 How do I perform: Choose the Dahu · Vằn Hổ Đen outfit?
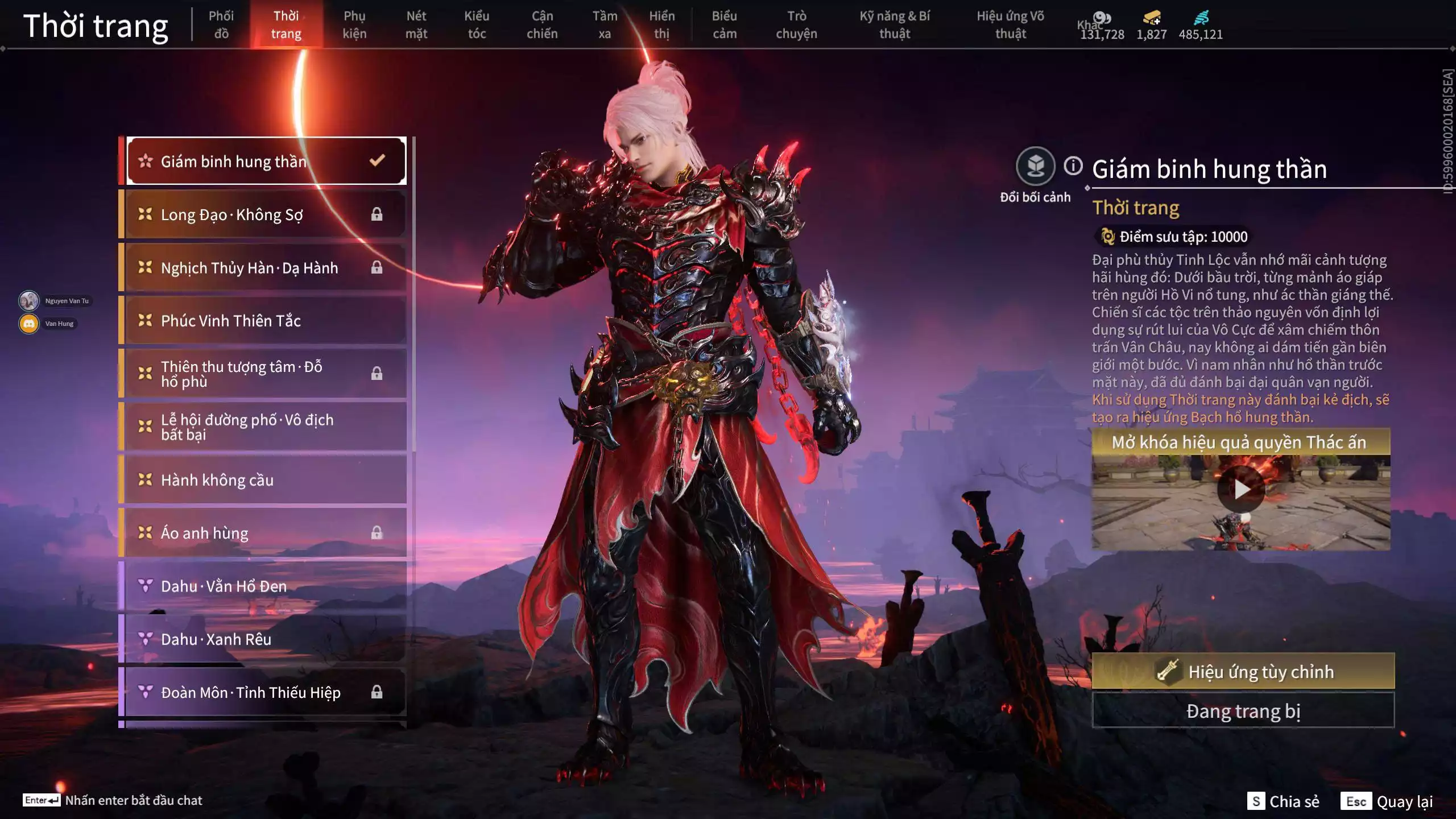pyautogui.click(x=266, y=586)
